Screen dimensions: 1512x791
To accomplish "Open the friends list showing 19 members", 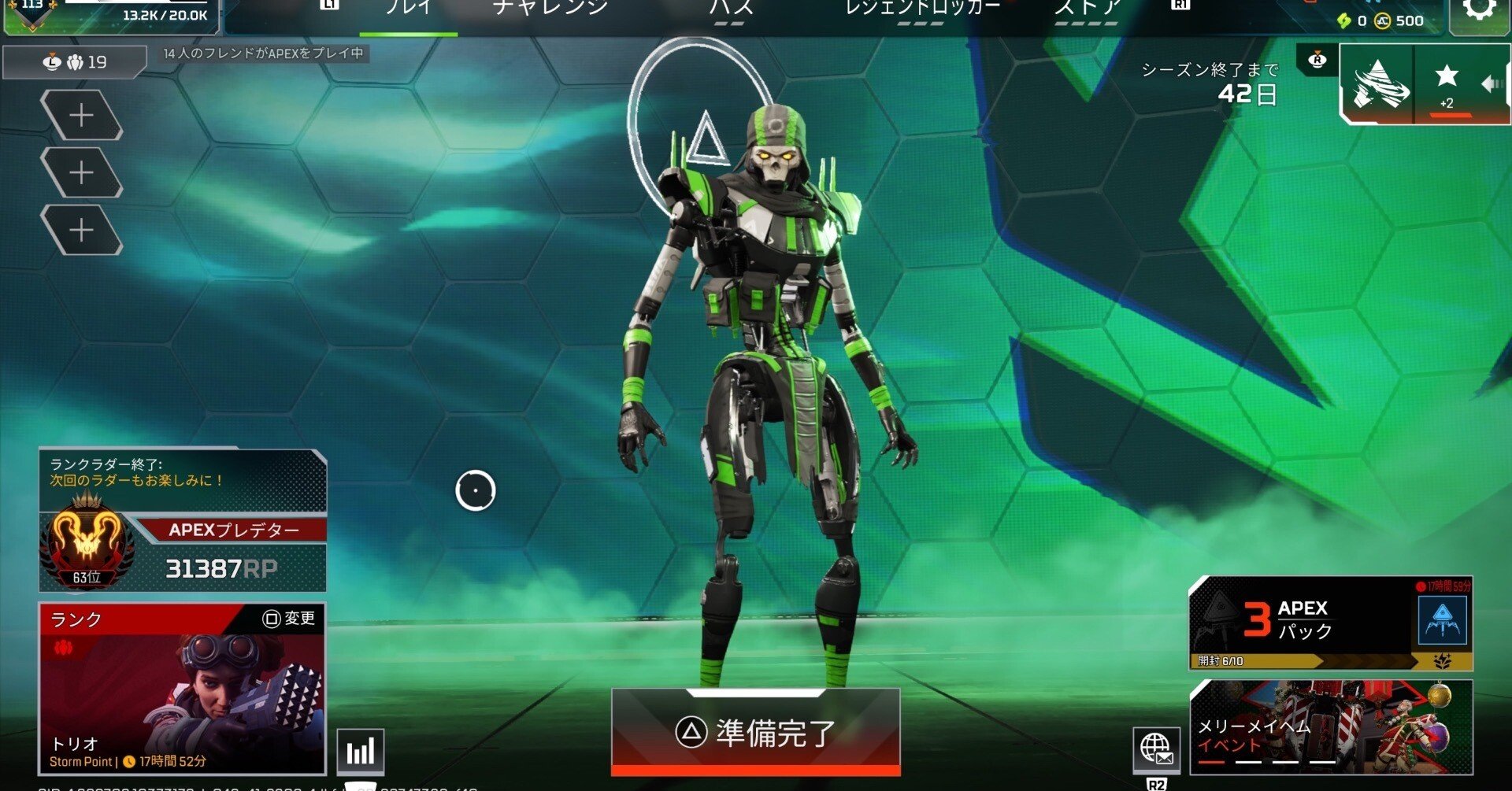I will [72, 62].
